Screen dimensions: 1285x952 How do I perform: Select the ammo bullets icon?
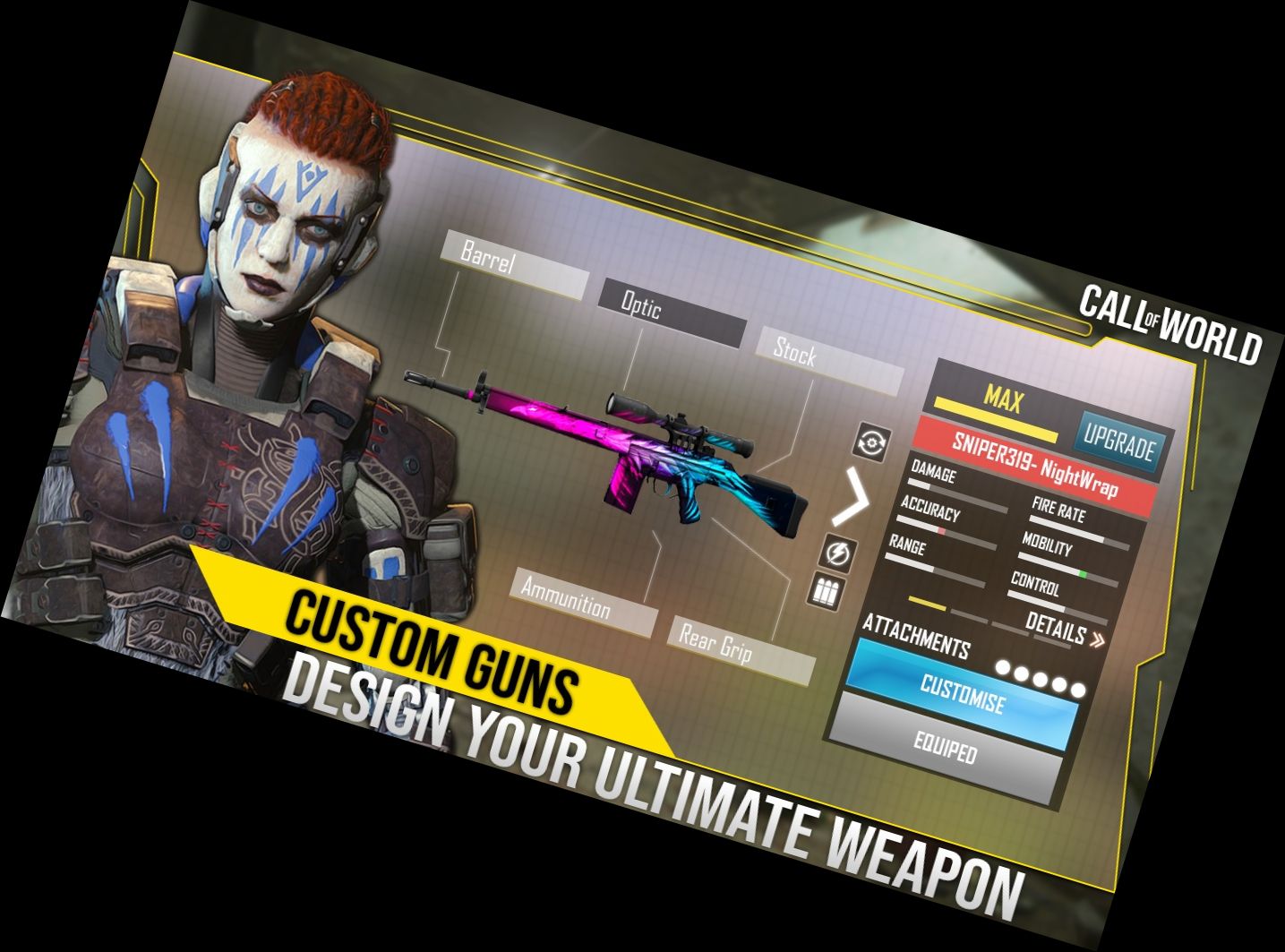(x=826, y=592)
